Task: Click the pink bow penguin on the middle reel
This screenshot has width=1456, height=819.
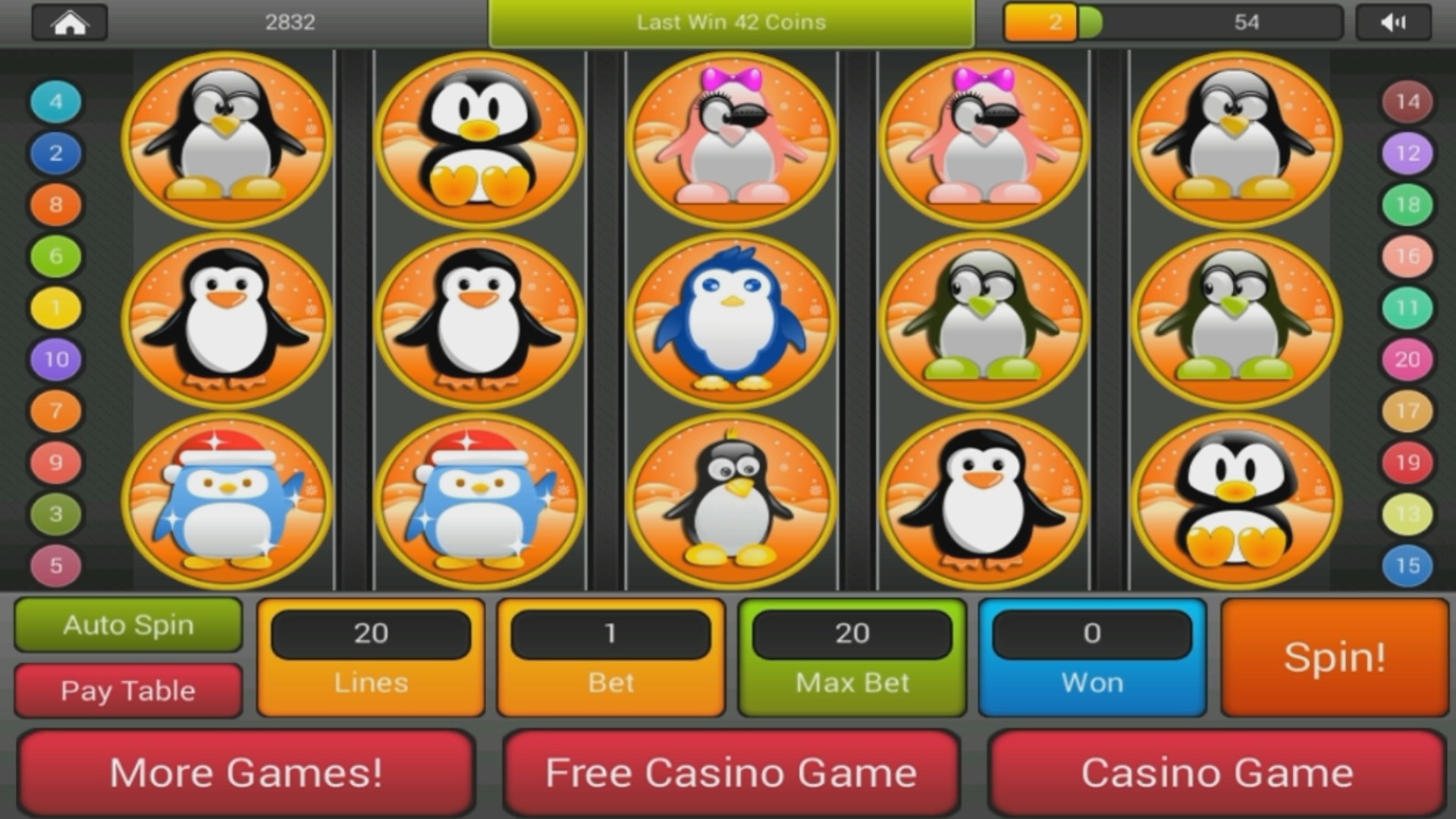Action: (732, 140)
